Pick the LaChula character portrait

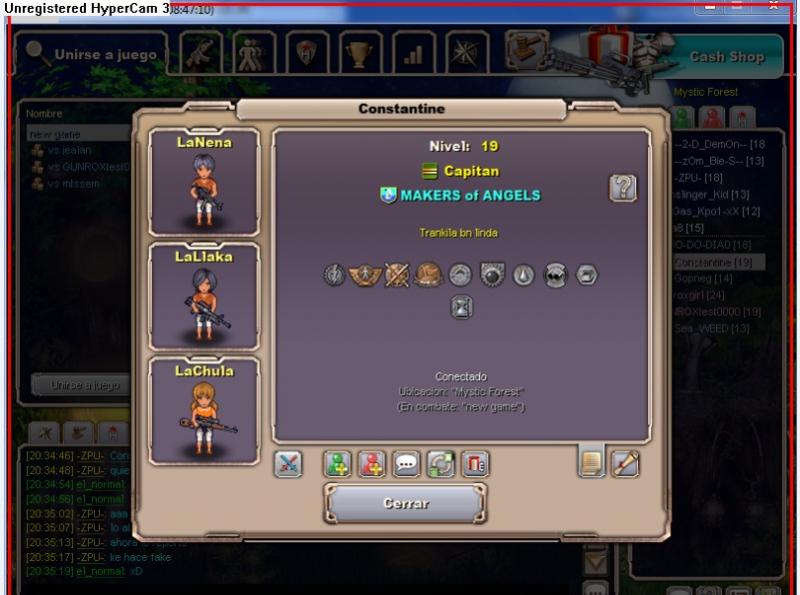(x=204, y=410)
